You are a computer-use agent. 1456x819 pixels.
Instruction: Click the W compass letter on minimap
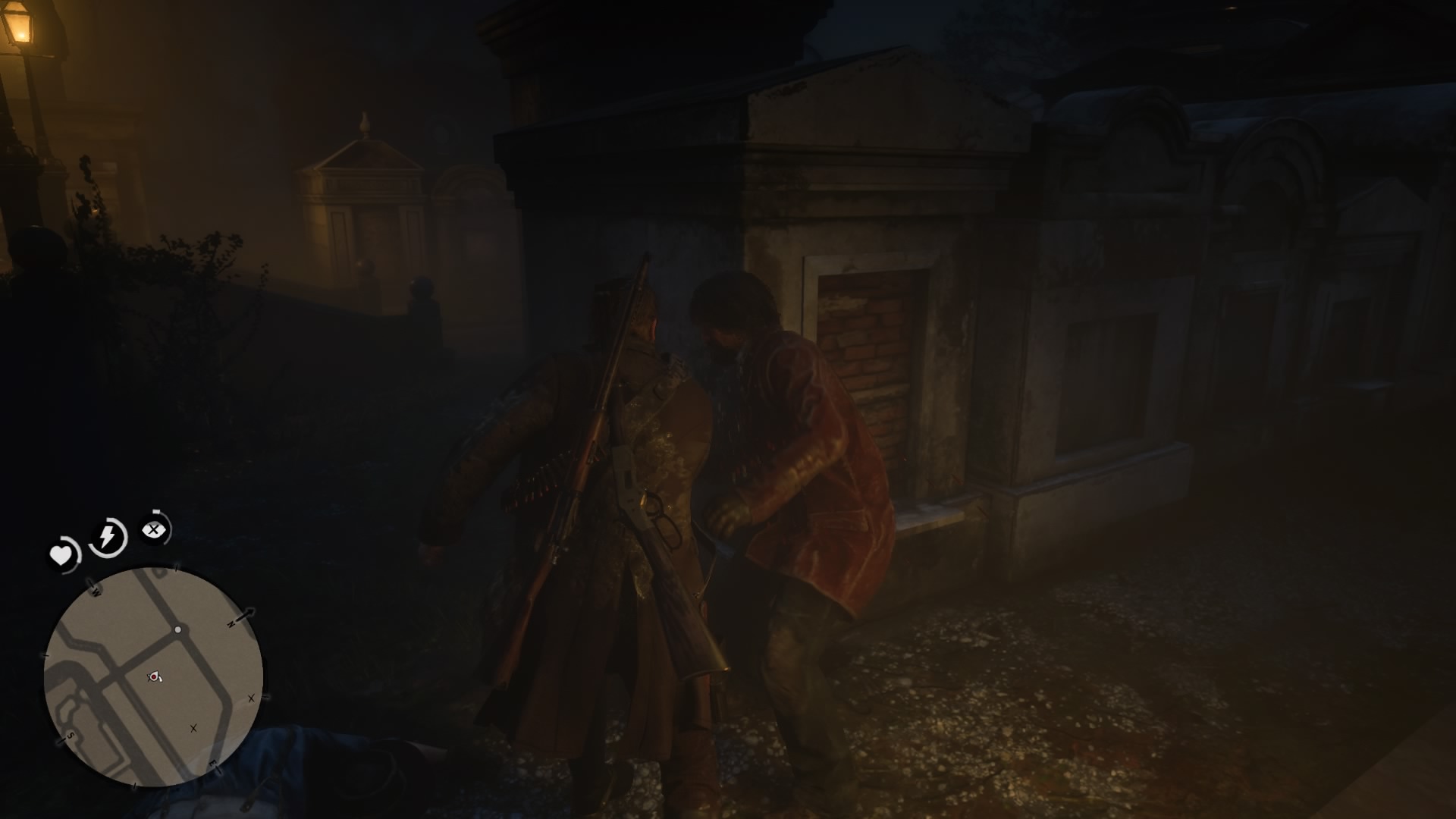coord(96,591)
